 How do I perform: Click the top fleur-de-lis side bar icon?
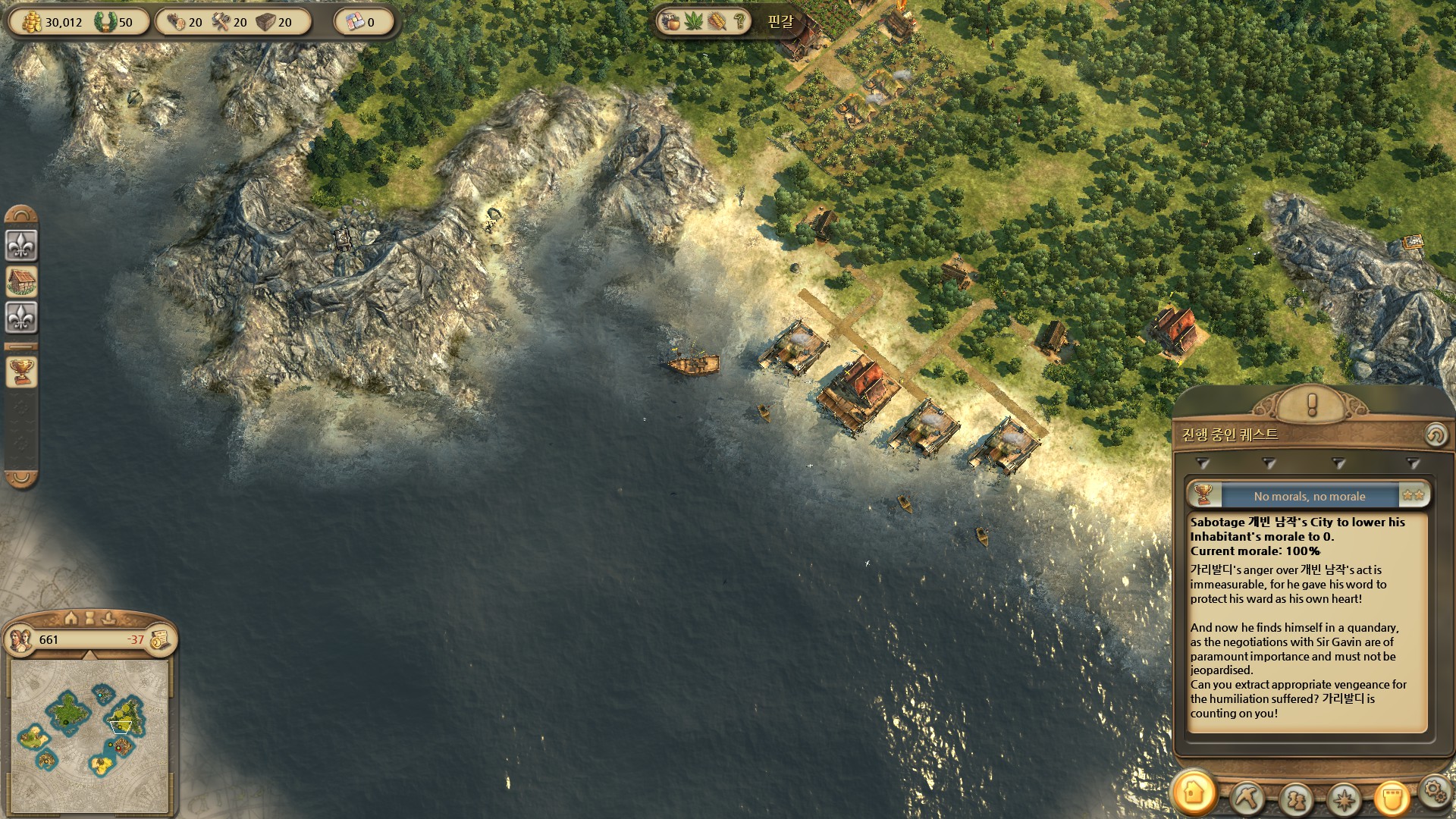21,245
